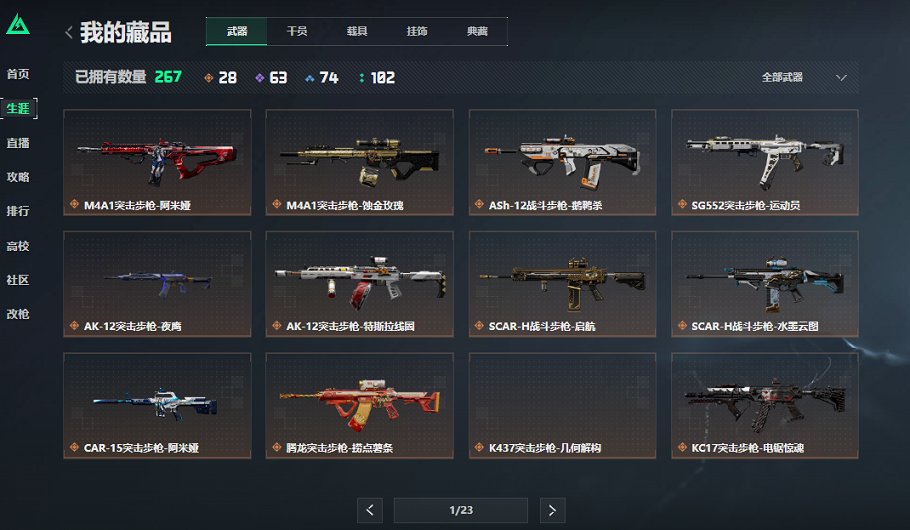
Task: Show the 典藏 tab
Action: click(477, 31)
